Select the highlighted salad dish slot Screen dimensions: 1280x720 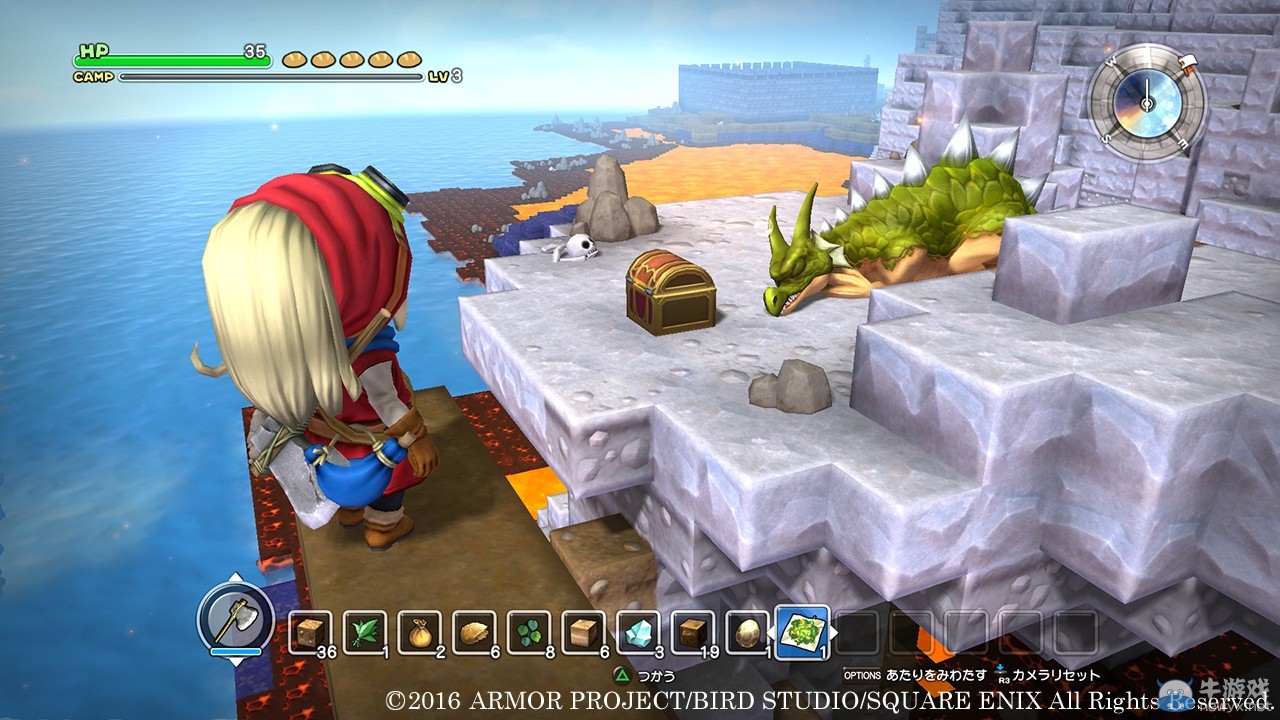[x=802, y=632]
